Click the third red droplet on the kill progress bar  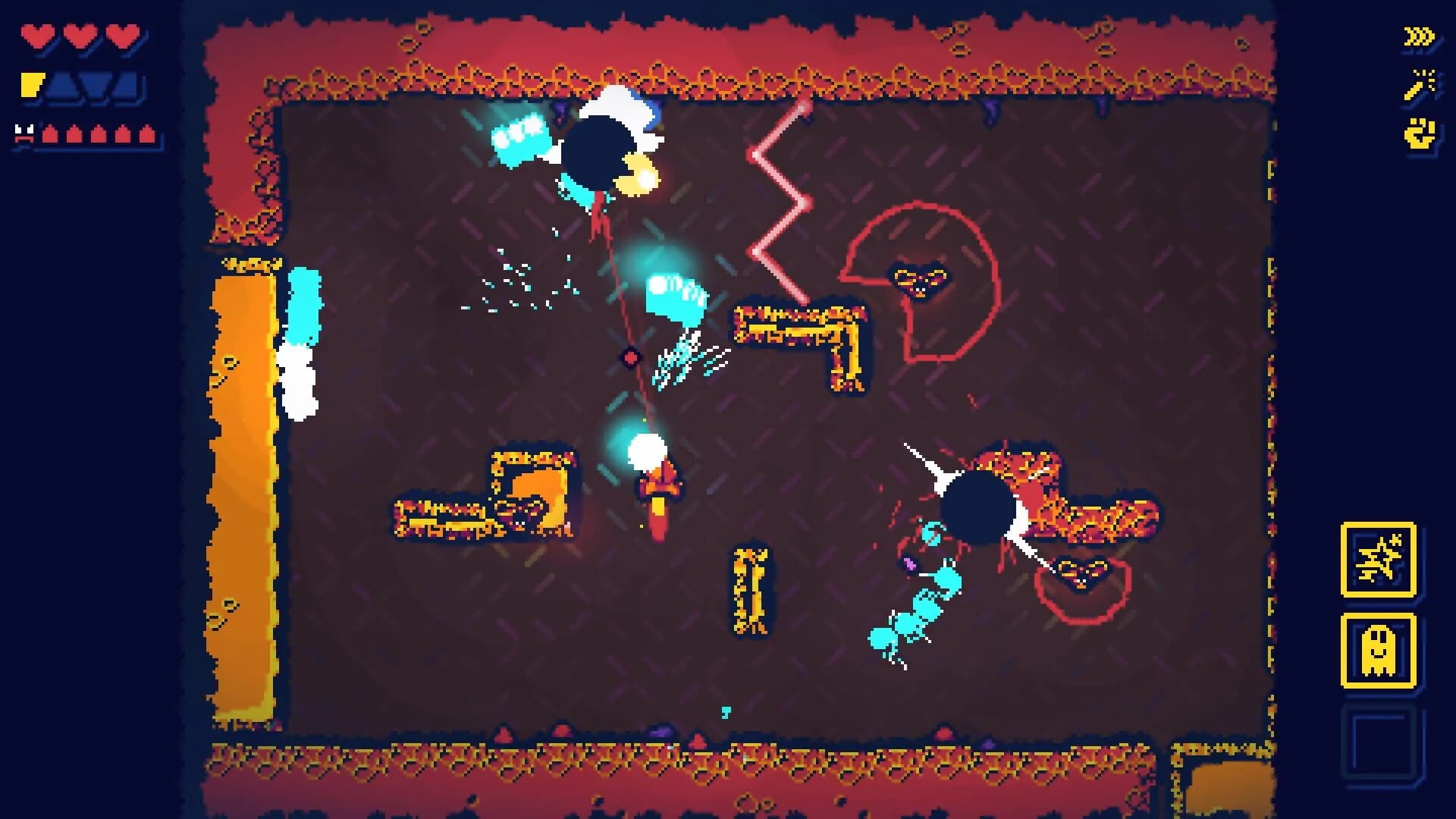pos(99,134)
